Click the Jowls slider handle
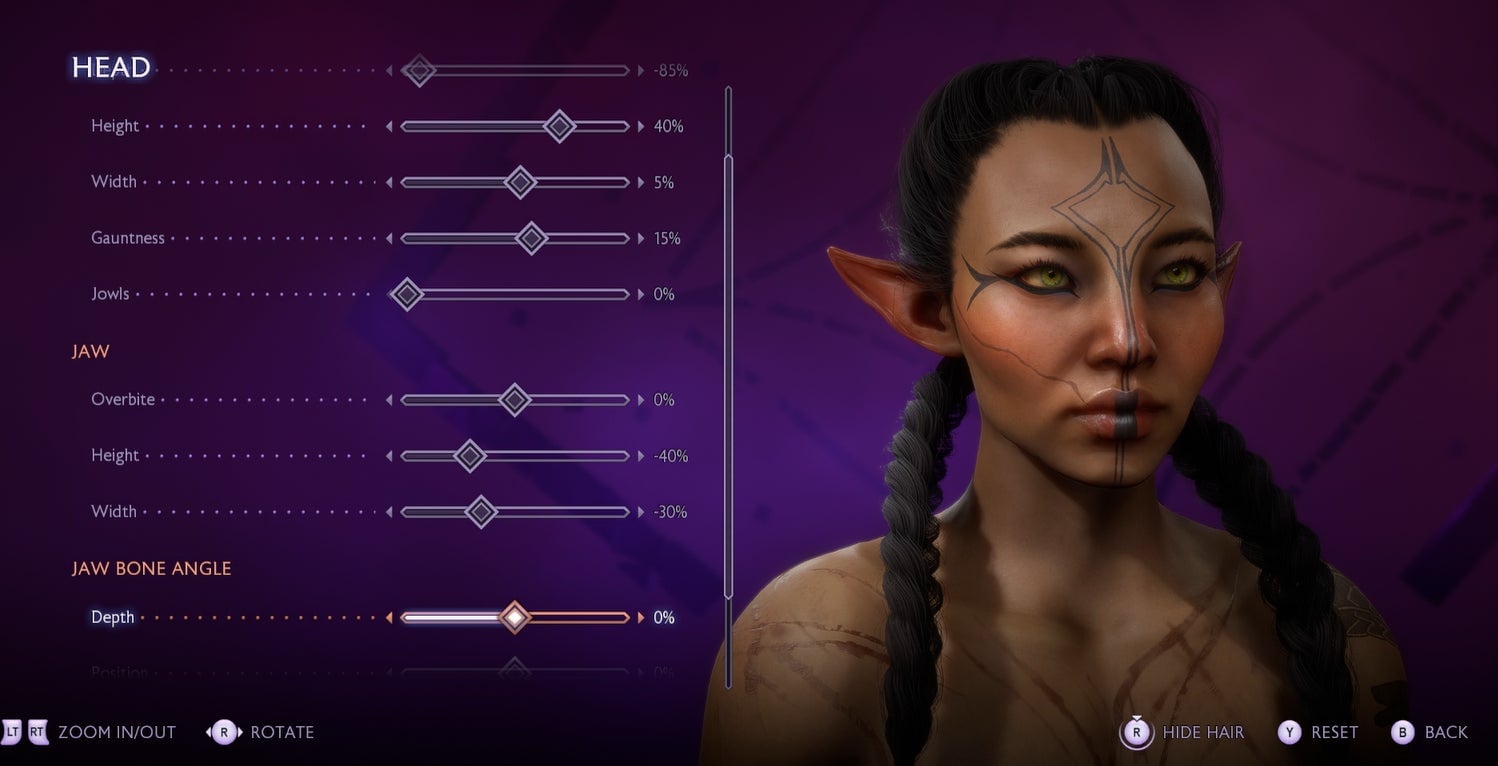This screenshot has height=766, width=1498. [406, 294]
